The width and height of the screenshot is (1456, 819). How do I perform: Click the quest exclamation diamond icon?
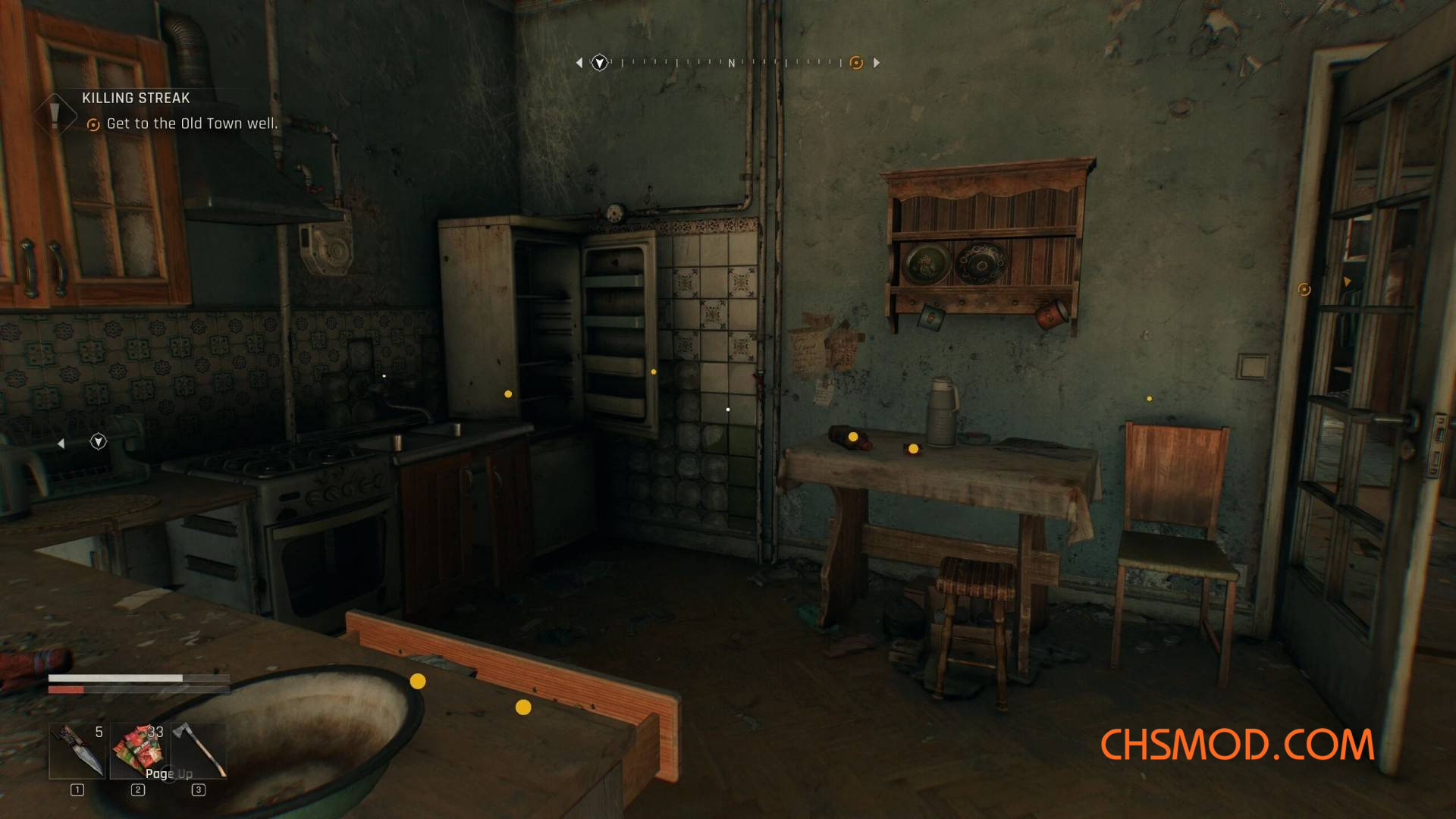click(x=55, y=115)
